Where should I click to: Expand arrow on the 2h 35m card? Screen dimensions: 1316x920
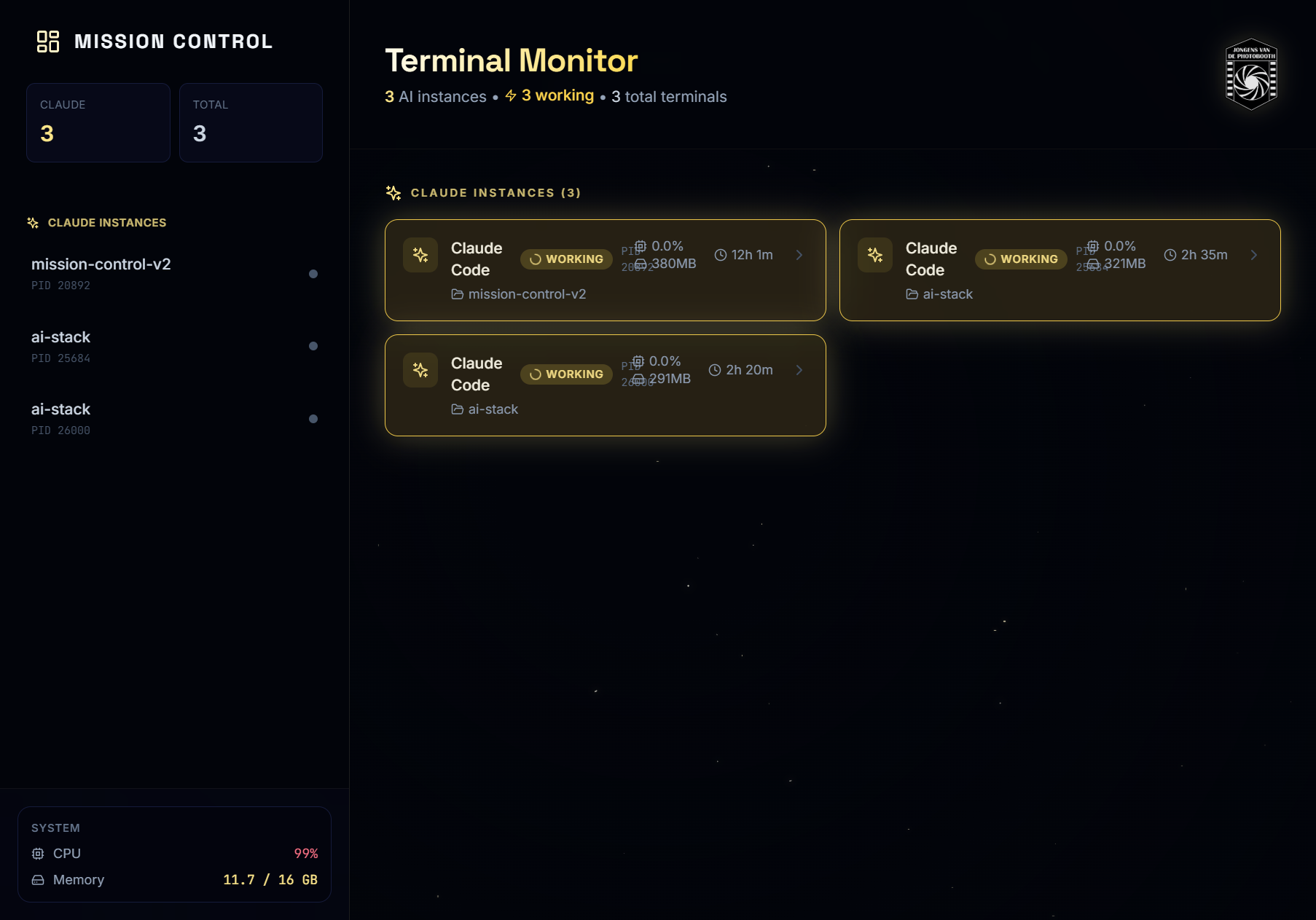(x=1254, y=255)
